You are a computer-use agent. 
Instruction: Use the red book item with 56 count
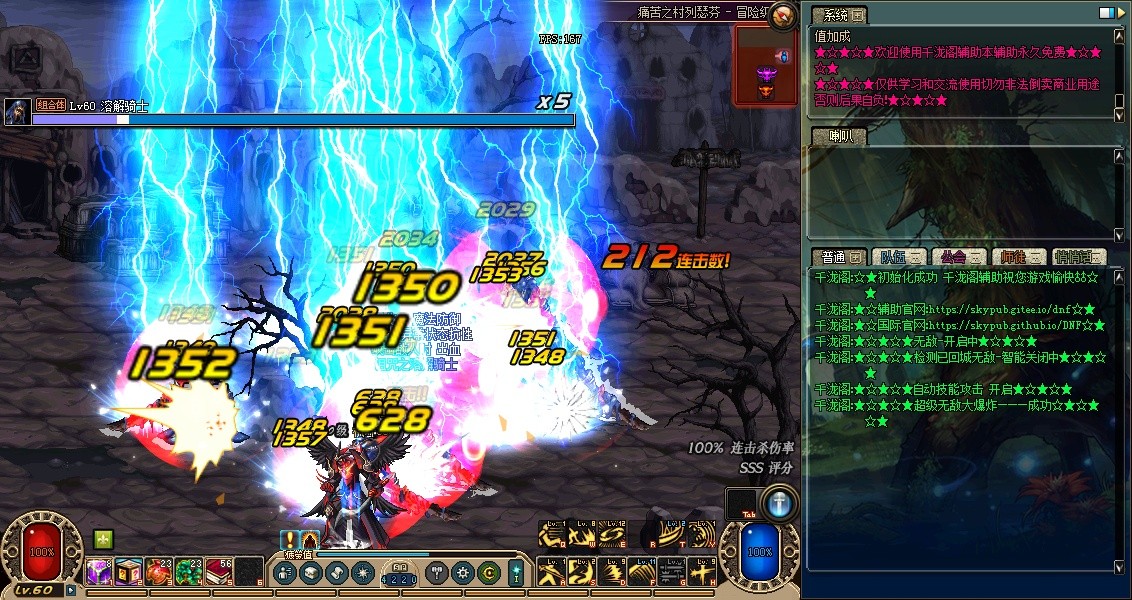tap(219, 572)
